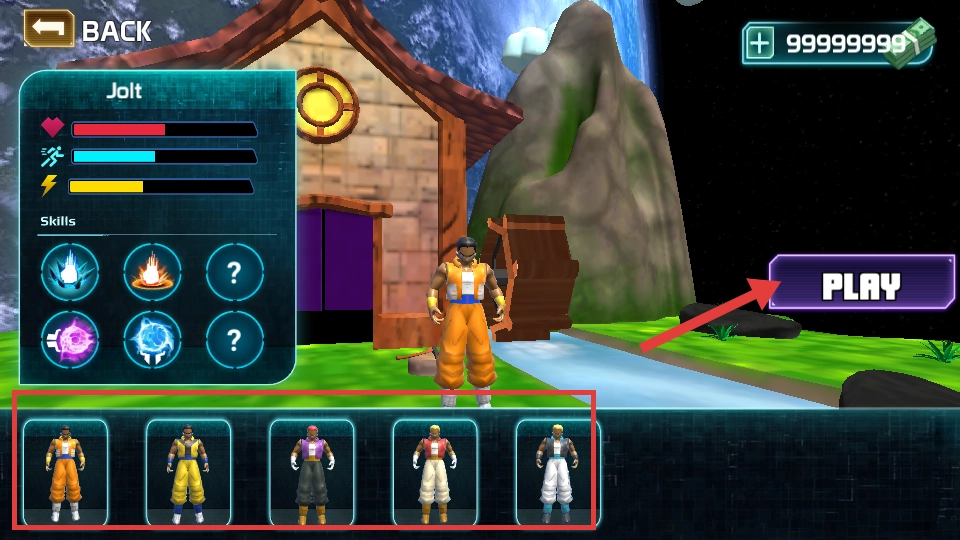Add more cash with the plus button
The width and height of the screenshot is (960, 540).
(761, 44)
